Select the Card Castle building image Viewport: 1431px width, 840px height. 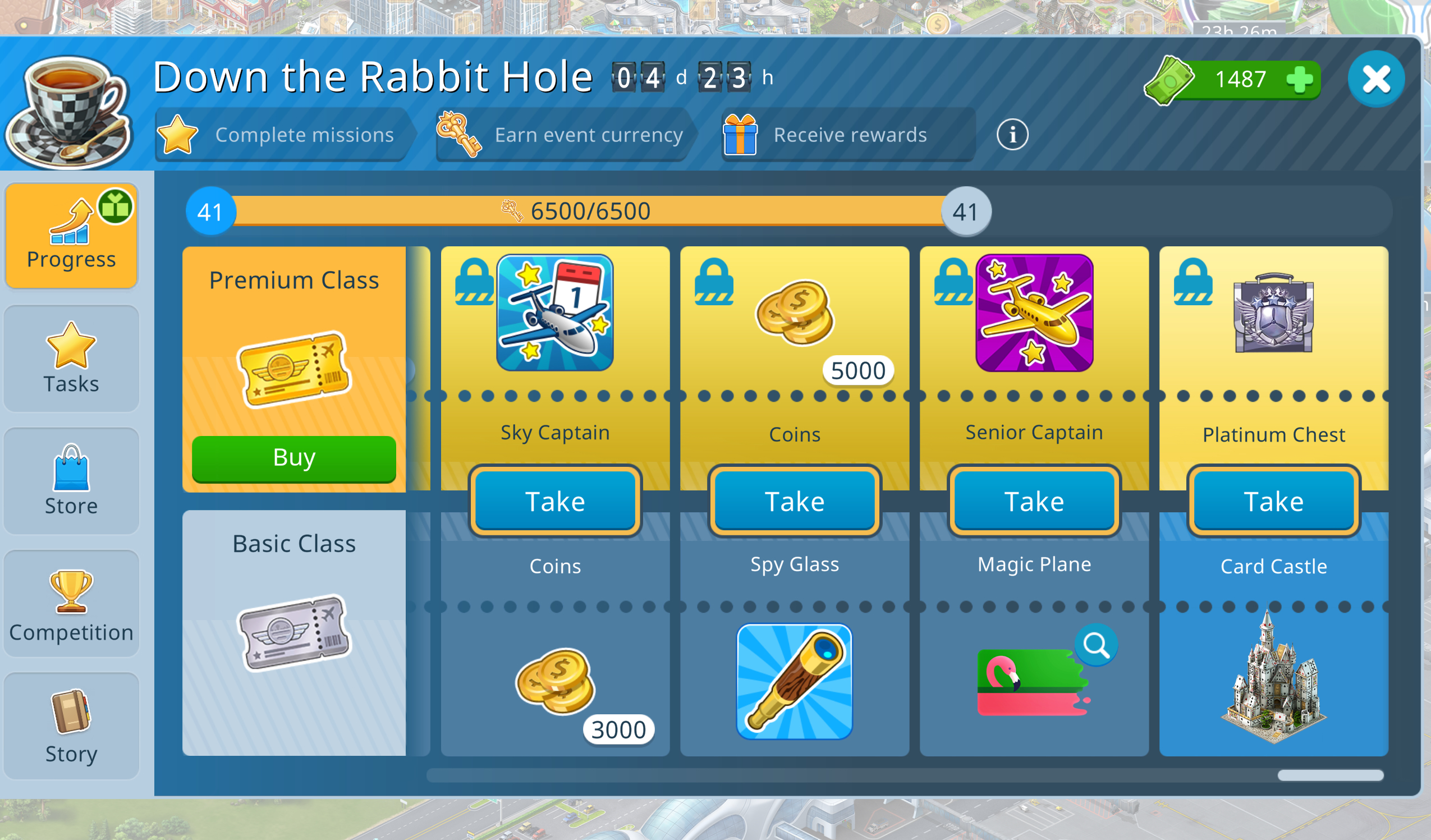click(1274, 679)
